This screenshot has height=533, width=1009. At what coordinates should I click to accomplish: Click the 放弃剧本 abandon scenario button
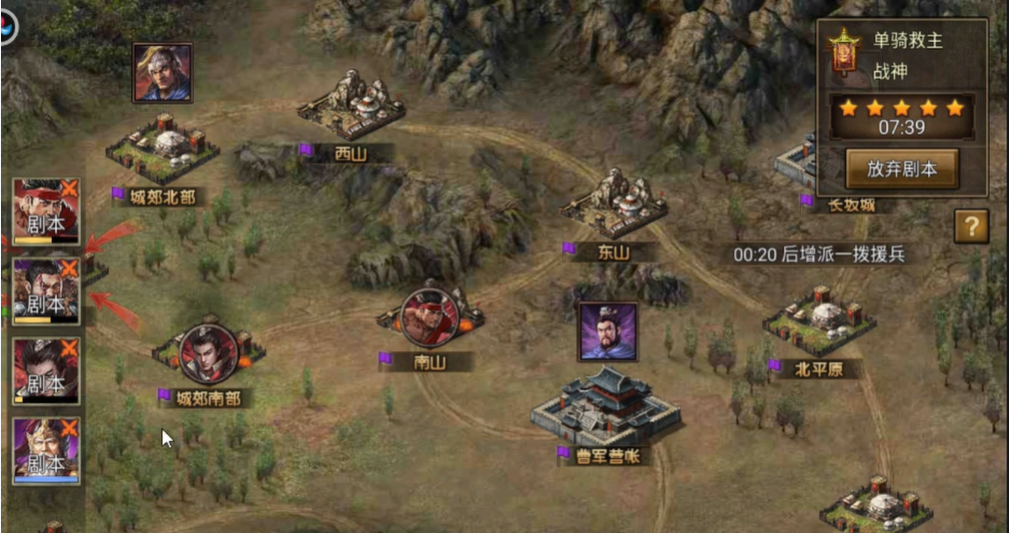[x=902, y=169]
